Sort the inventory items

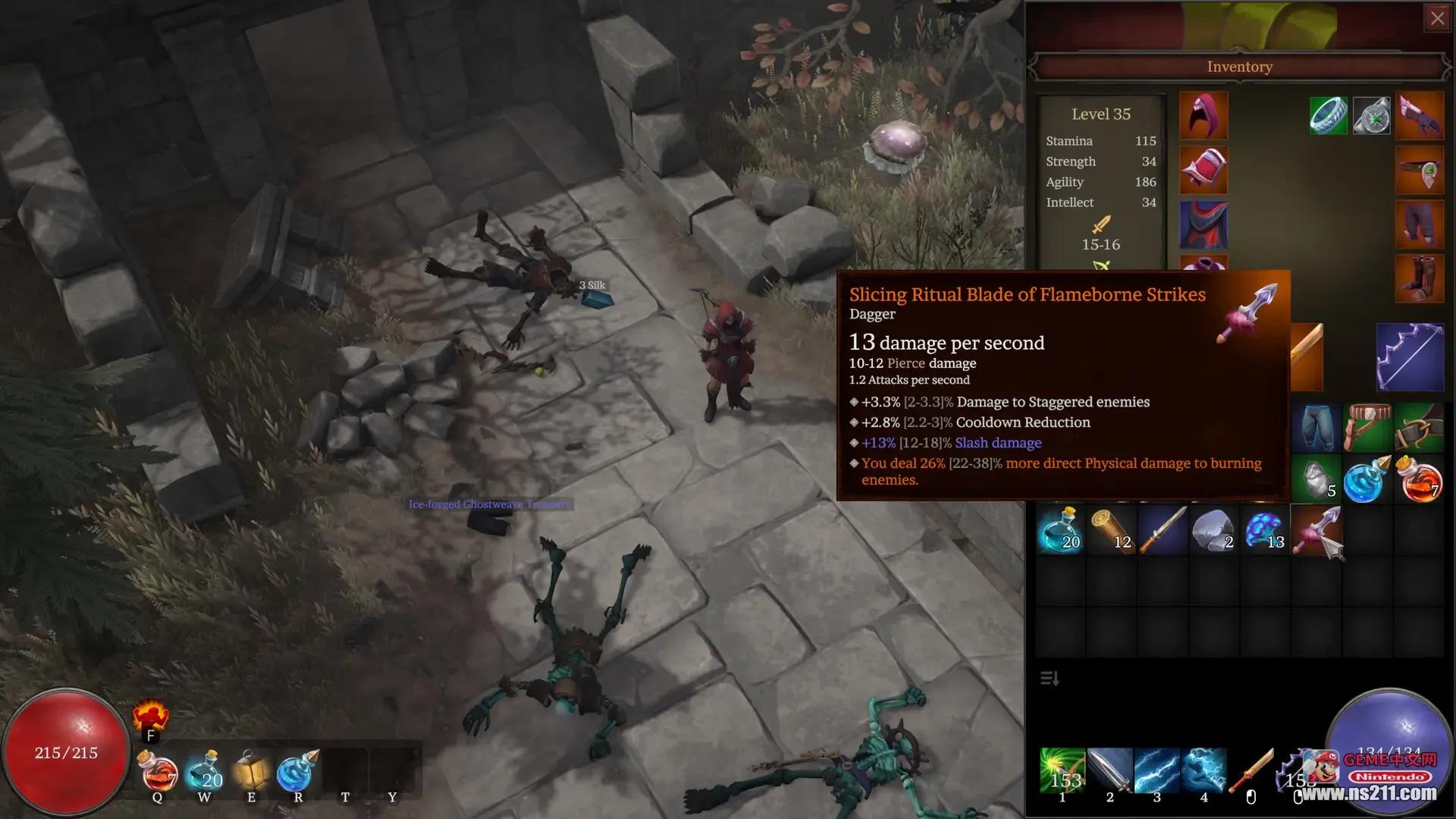1050,678
